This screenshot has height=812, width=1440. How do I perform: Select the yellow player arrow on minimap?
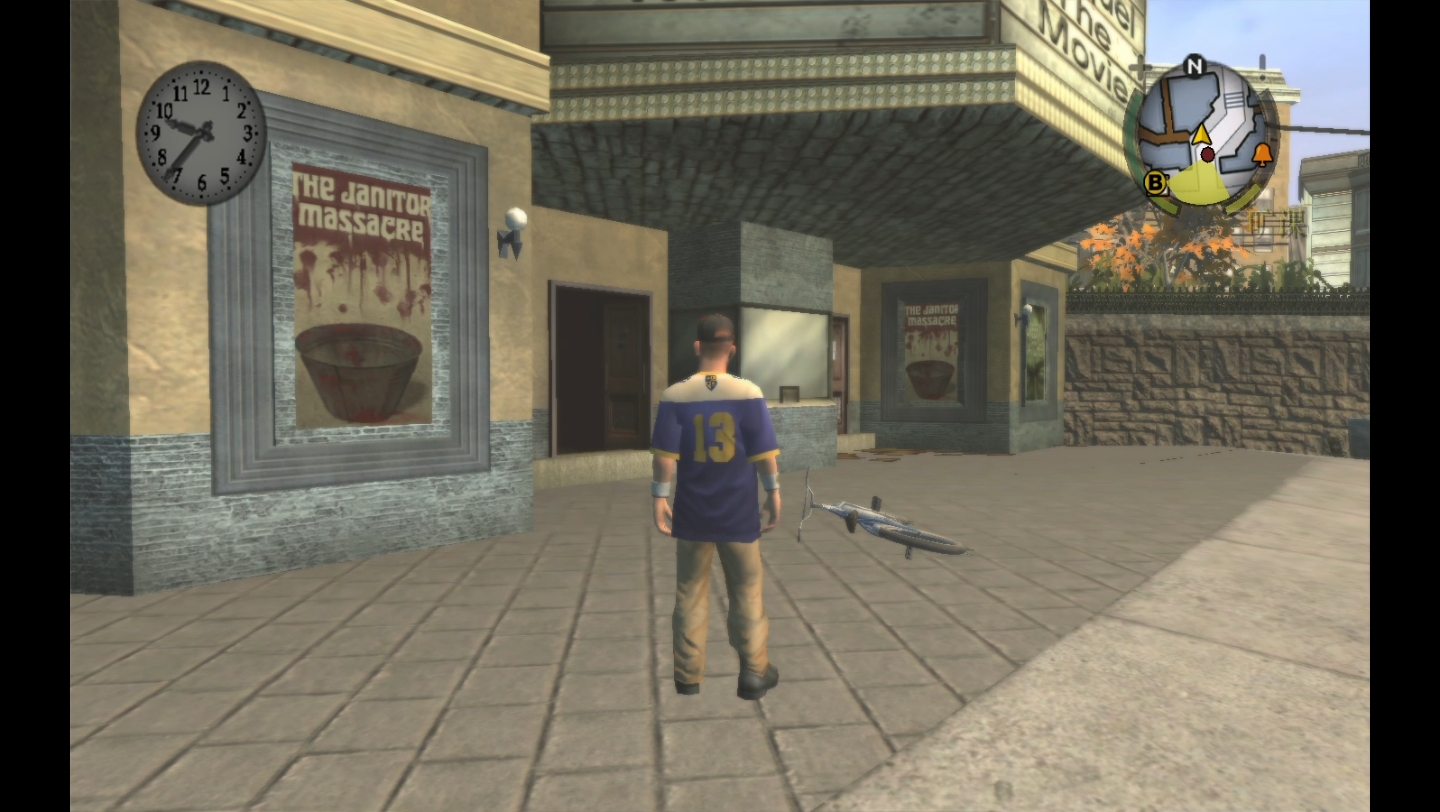click(x=1201, y=134)
